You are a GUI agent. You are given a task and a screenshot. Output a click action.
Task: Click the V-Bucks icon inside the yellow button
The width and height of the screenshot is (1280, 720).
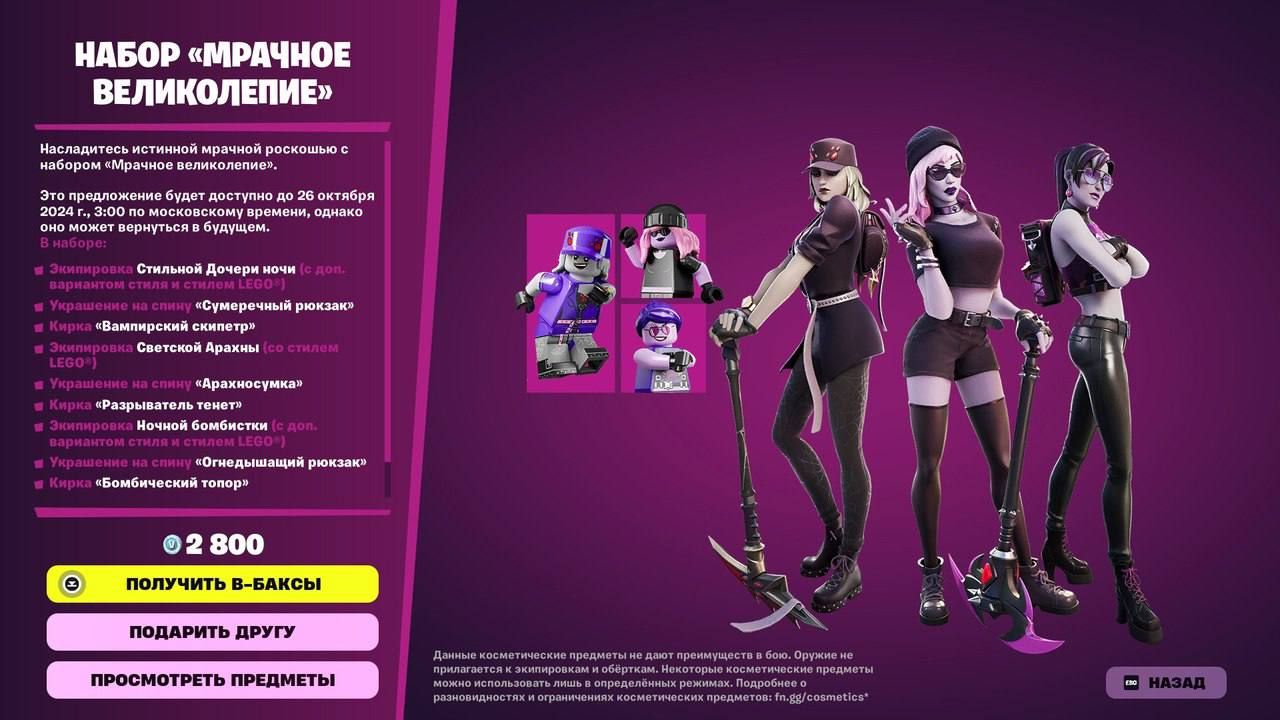point(70,584)
